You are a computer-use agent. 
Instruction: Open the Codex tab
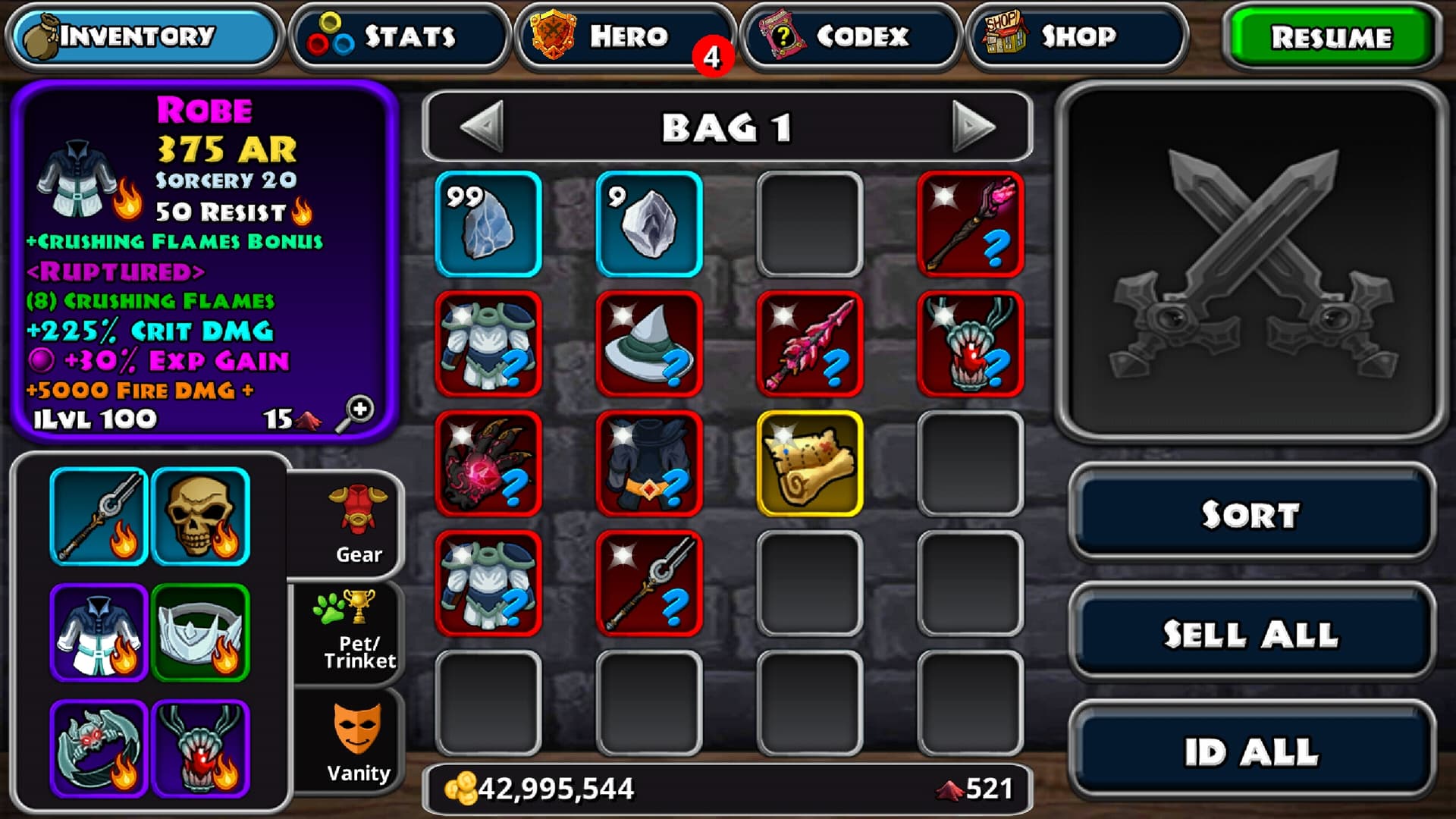click(x=850, y=36)
